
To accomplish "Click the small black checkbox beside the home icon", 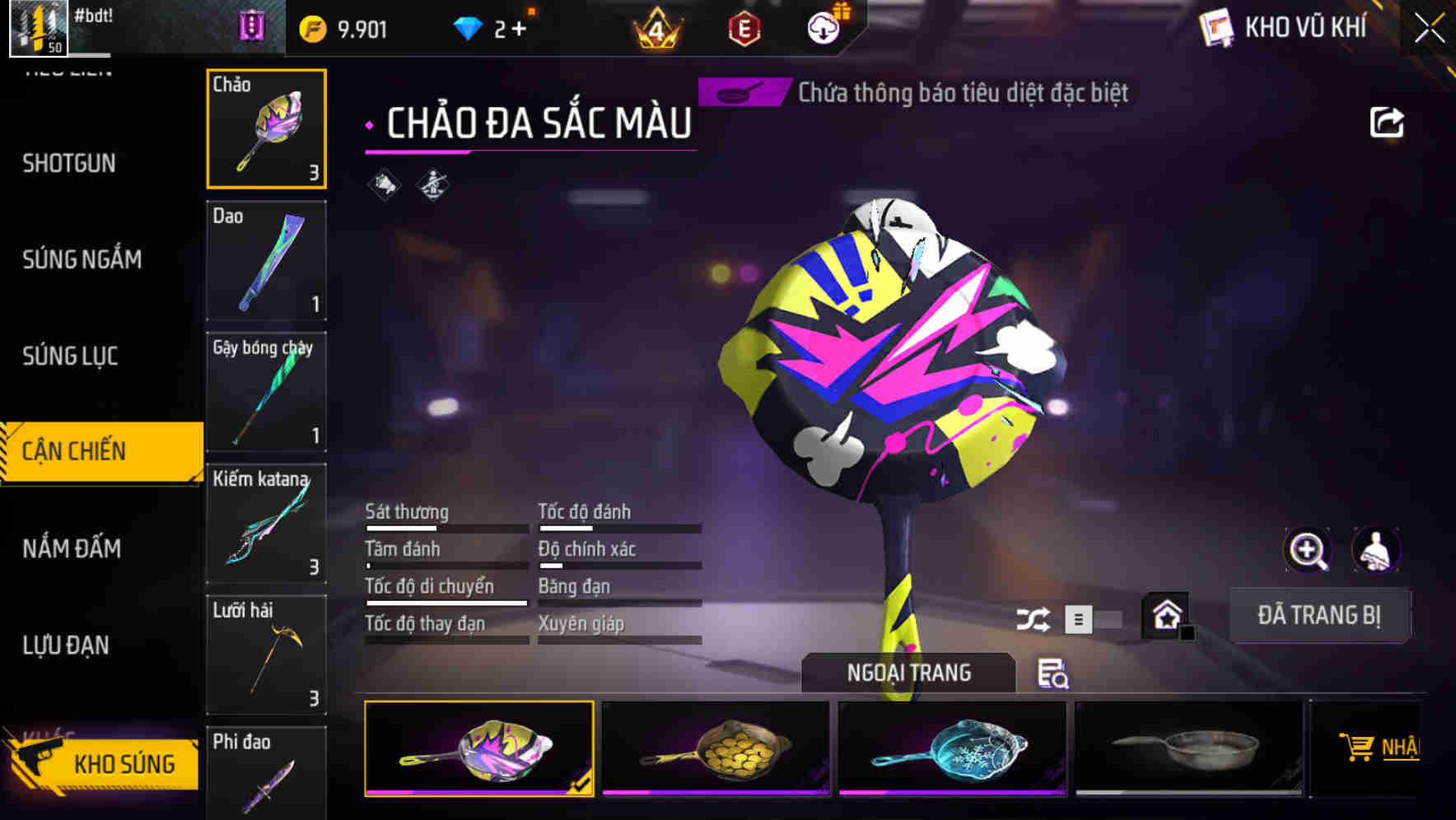I will tap(1186, 632).
